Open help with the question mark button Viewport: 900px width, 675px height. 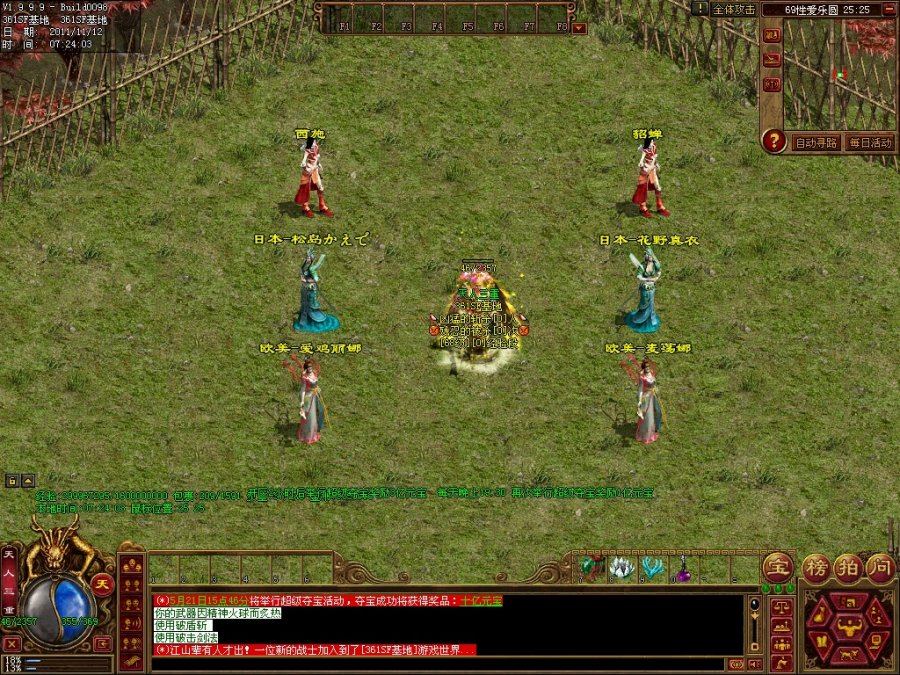774,141
